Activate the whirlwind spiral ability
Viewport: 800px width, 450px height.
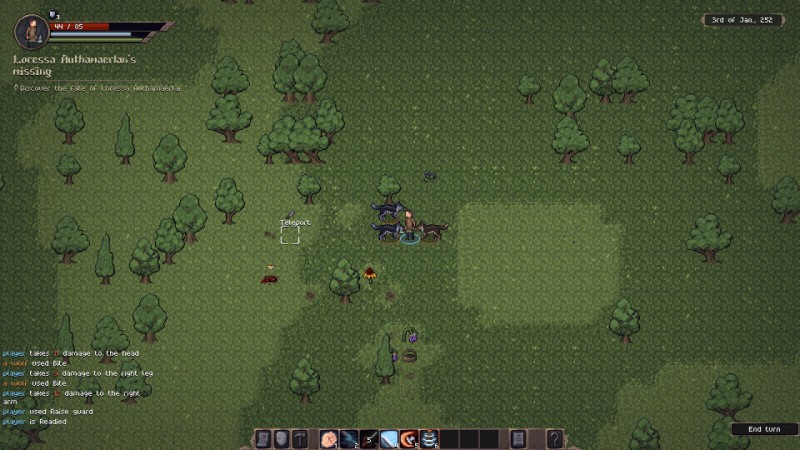tap(429, 438)
